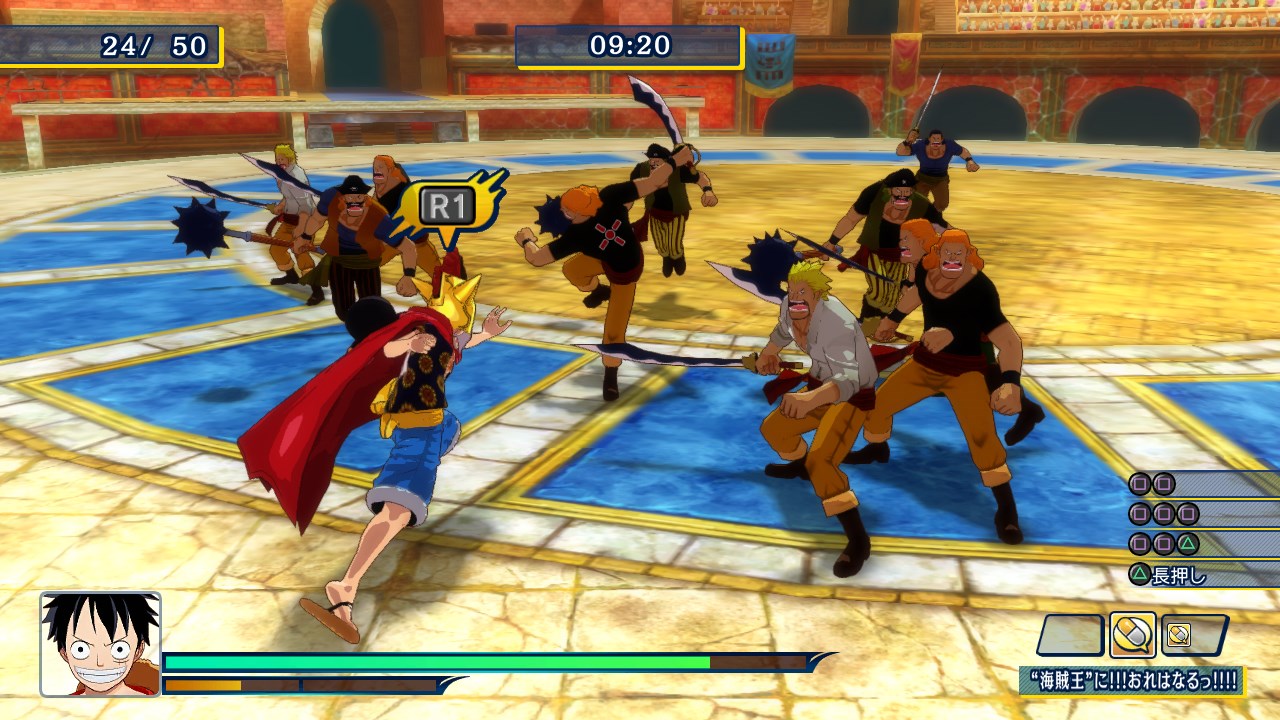Choose the small capsule icon in the right-hand slot
This screenshot has width=1280, height=720.
[x=1180, y=635]
